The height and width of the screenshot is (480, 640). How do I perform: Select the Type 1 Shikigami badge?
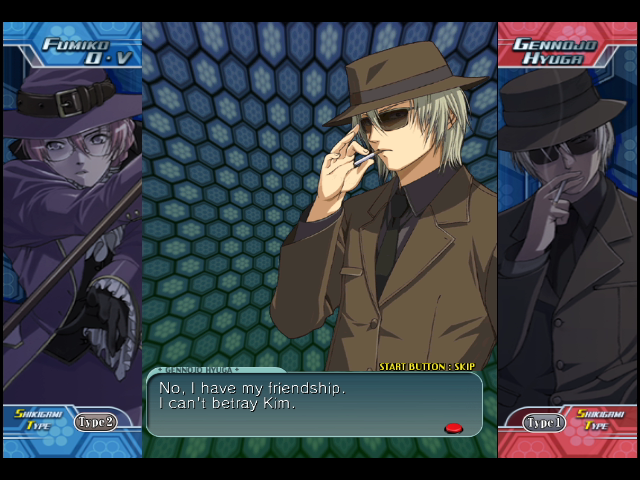tap(545, 423)
